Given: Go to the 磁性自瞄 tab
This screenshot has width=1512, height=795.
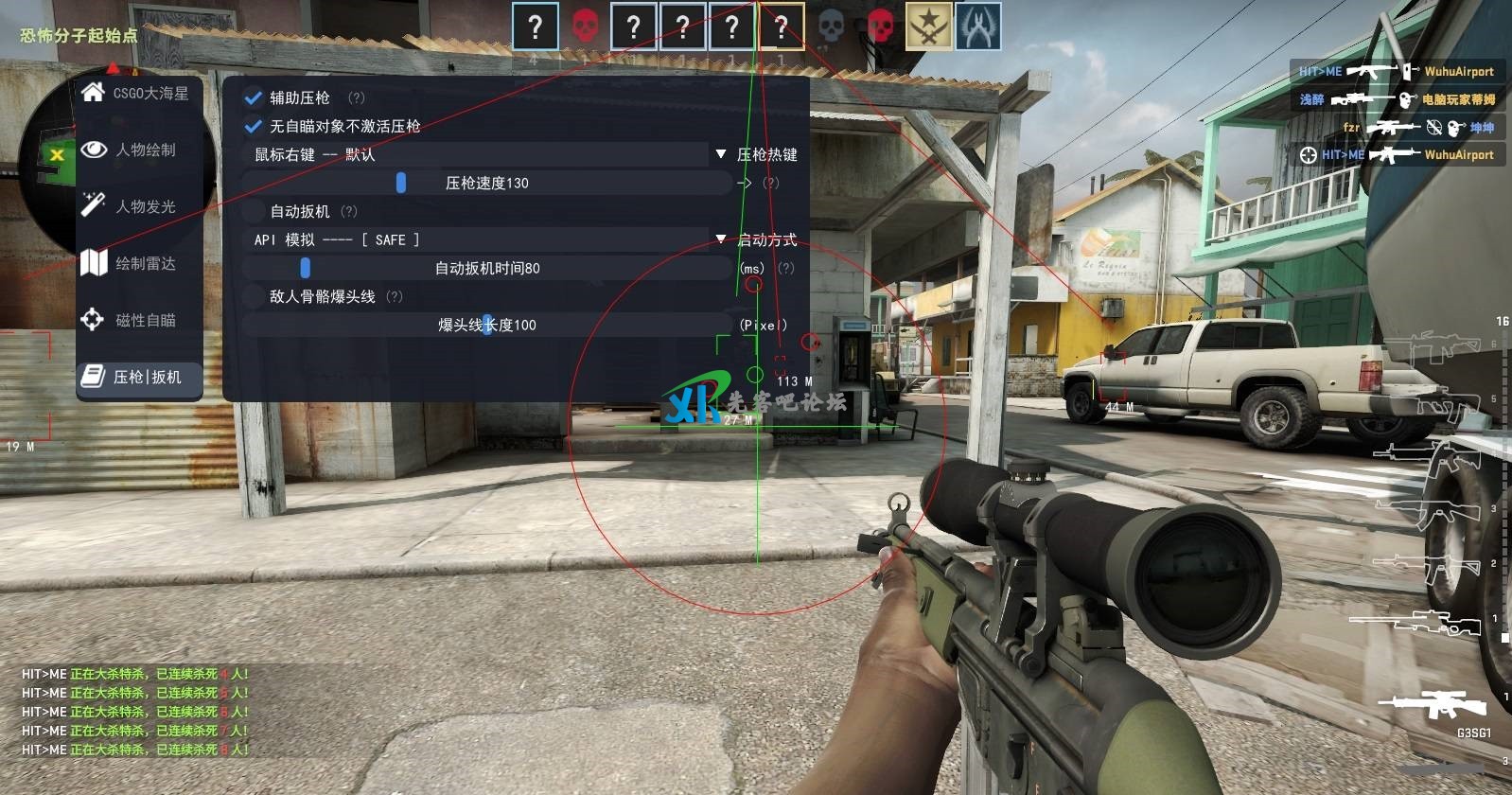Looking at the screenshot, I should tap(138, 321).
